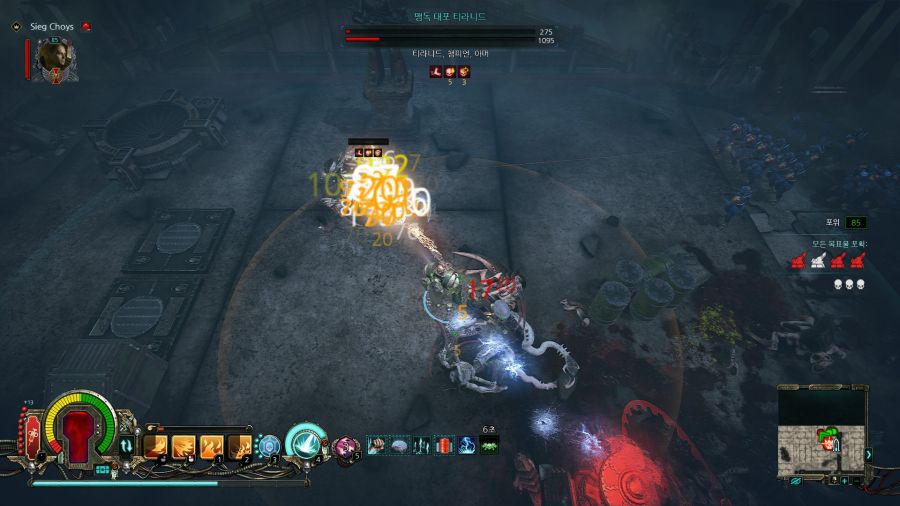Click the boss's red claw debuff icon

pos(436,71)
